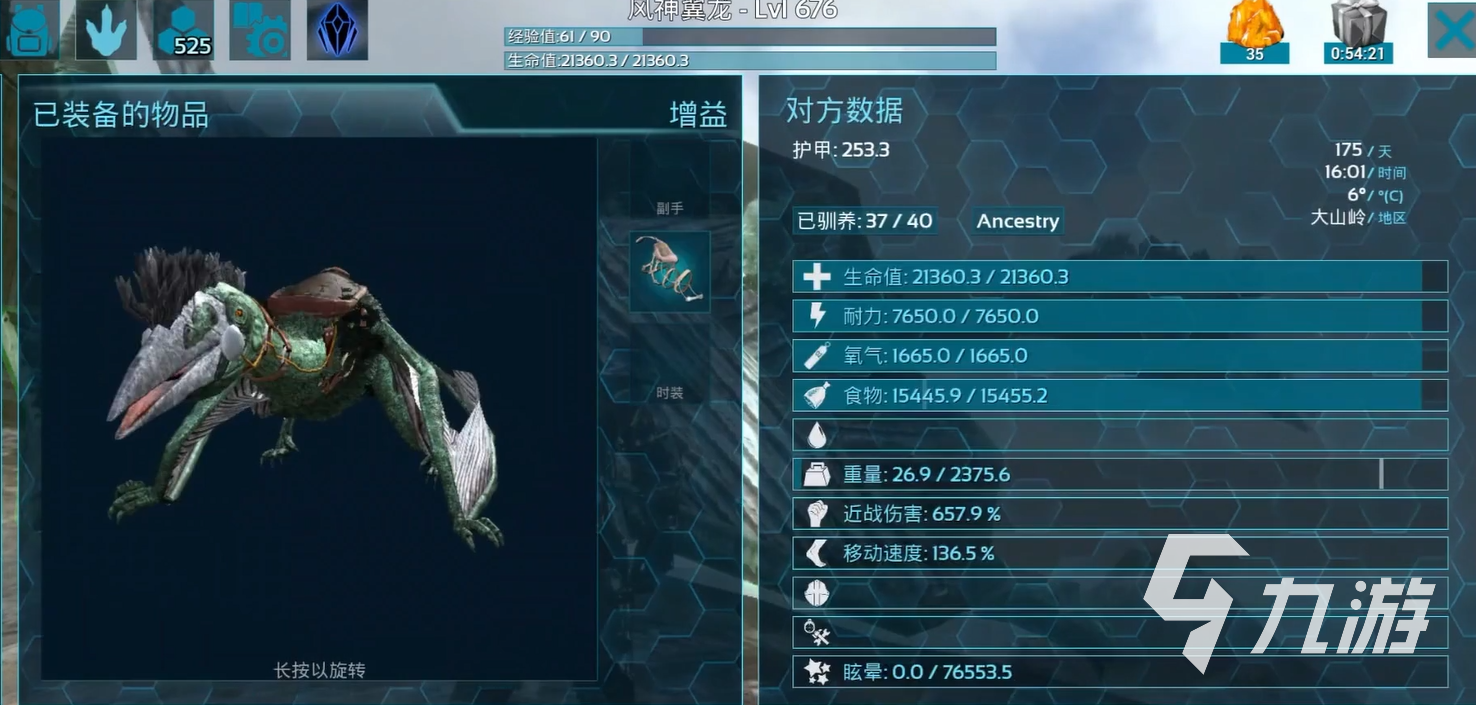
Task: Select the health stat row
Action: [x=1119, y=277]
